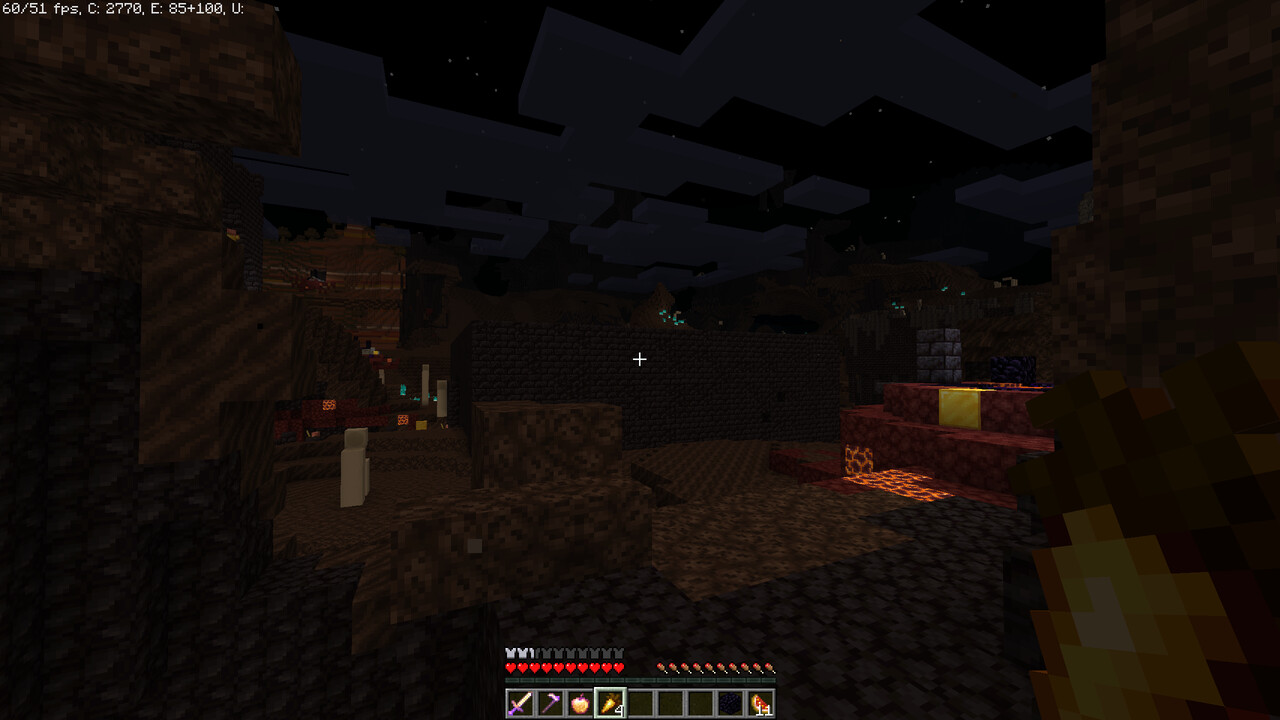Screen dimensions: 1280x720
Task: Pick the obsidian block hotbar slot
Action: (x=730, y=703)
